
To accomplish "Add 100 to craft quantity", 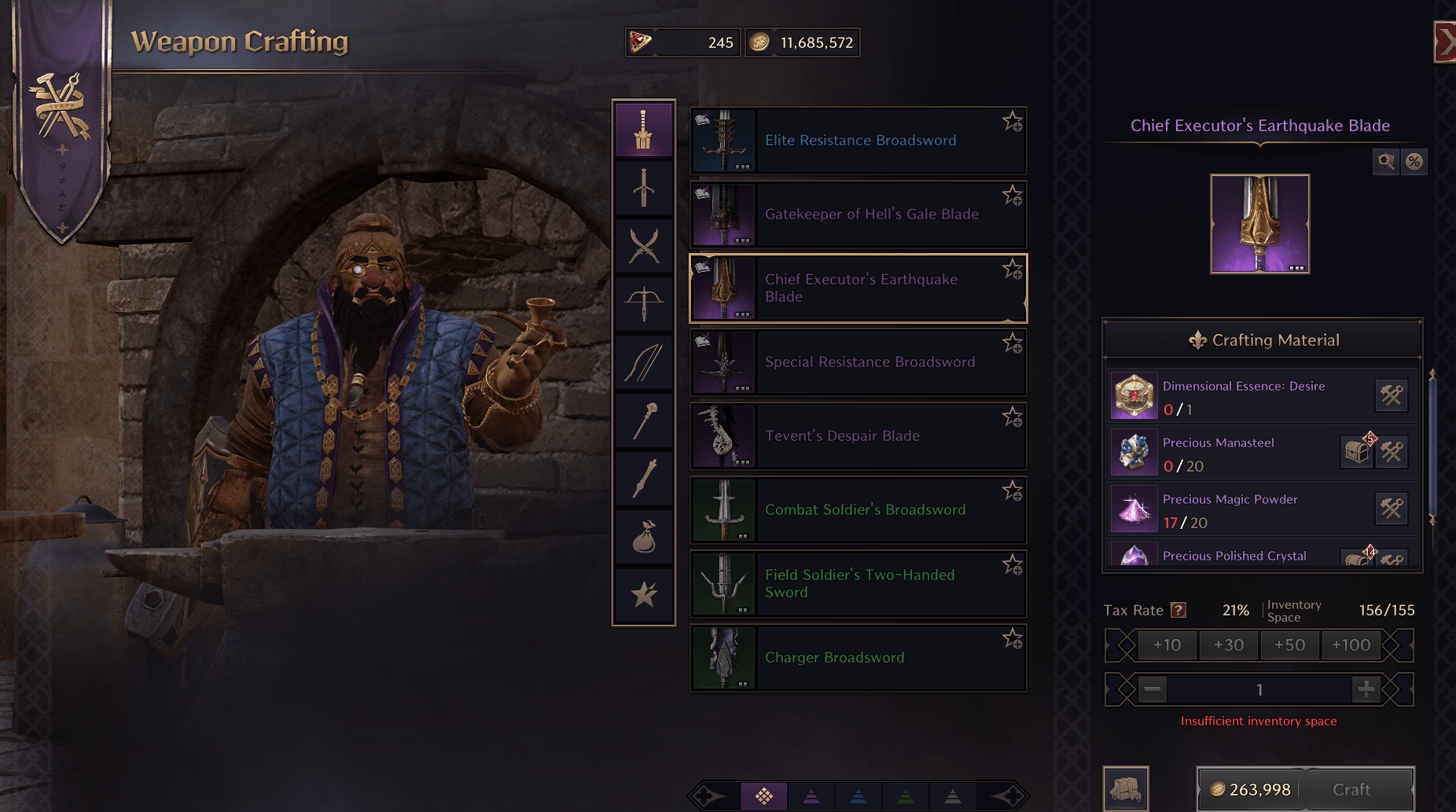I will [1351, 645].
